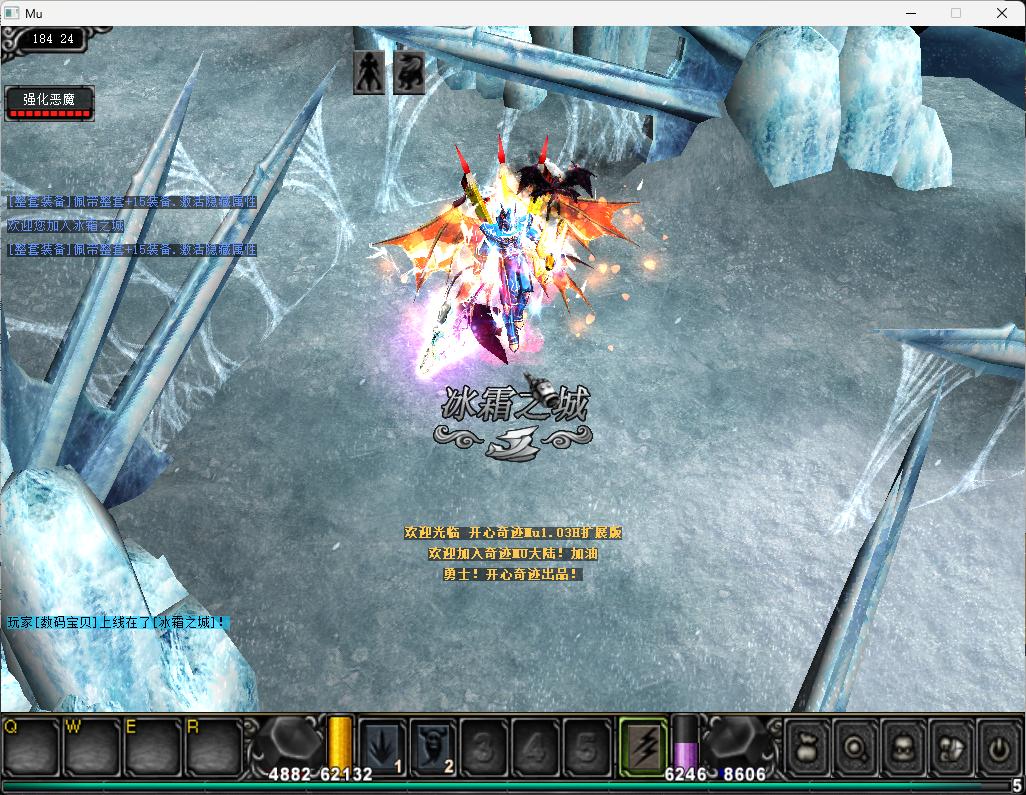Viewport: 1026px width, 795px height.
Task: Activate the lightning bolt skill icon
Action: 643,746
